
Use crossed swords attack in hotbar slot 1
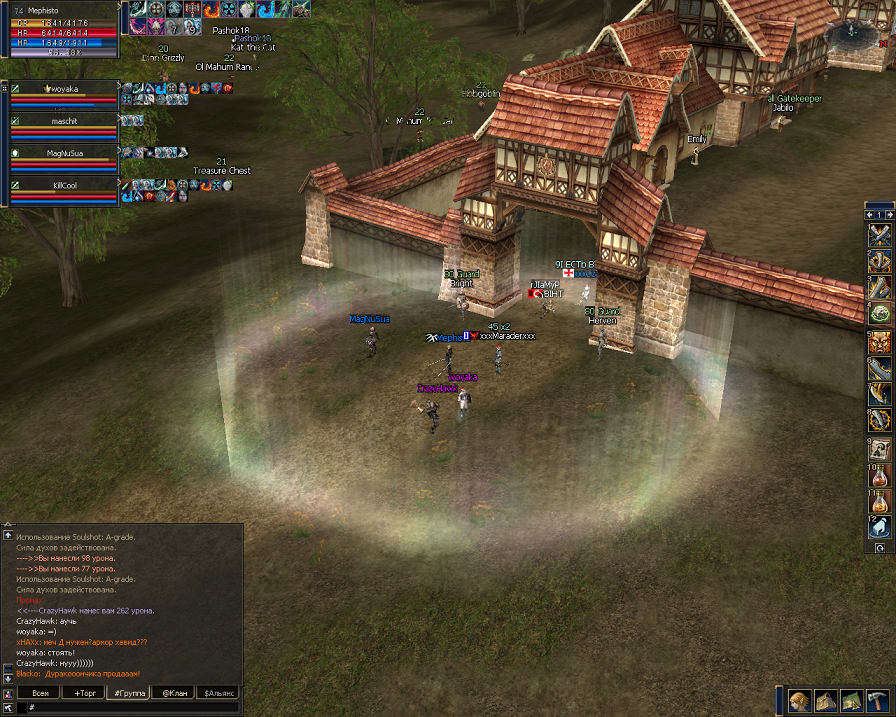879,236
